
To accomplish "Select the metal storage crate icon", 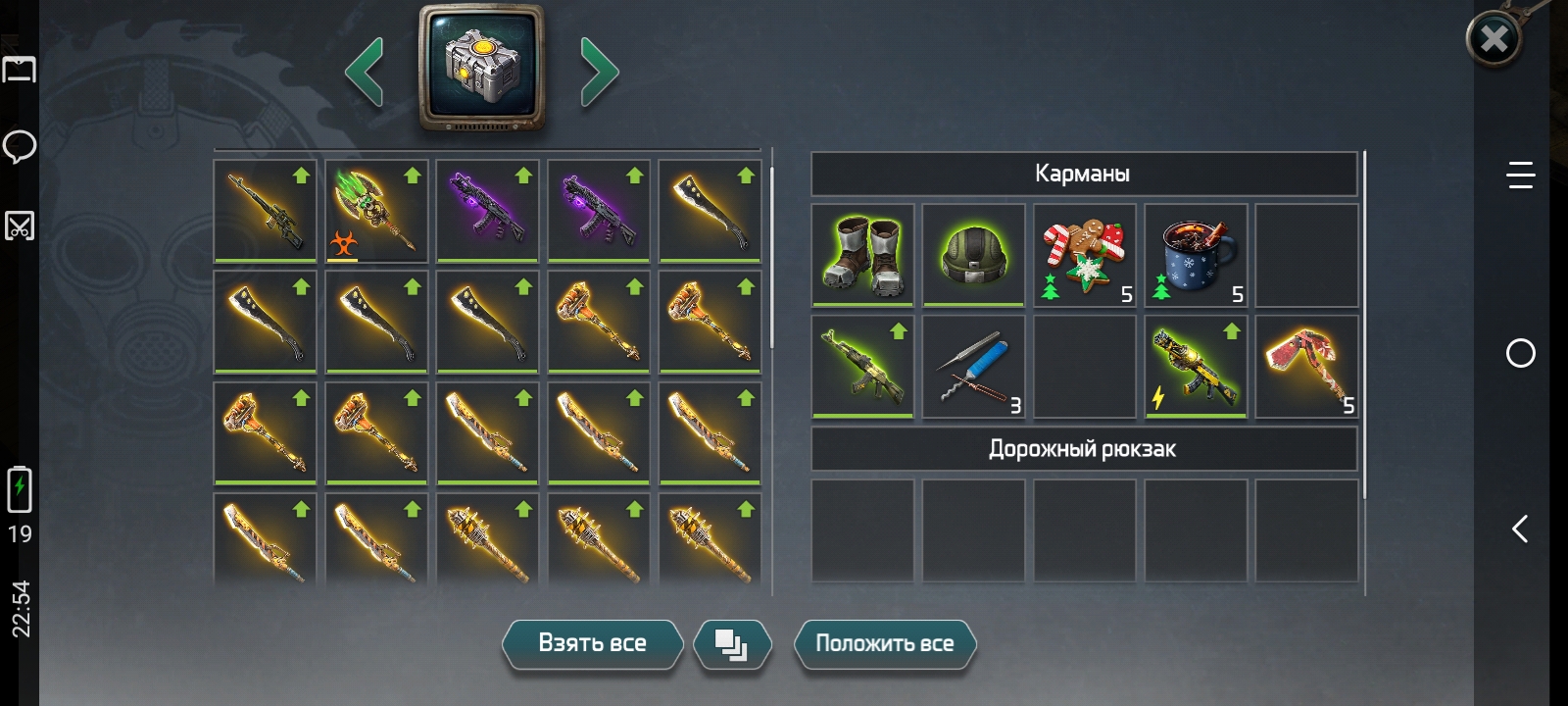I will coord(481,67).
